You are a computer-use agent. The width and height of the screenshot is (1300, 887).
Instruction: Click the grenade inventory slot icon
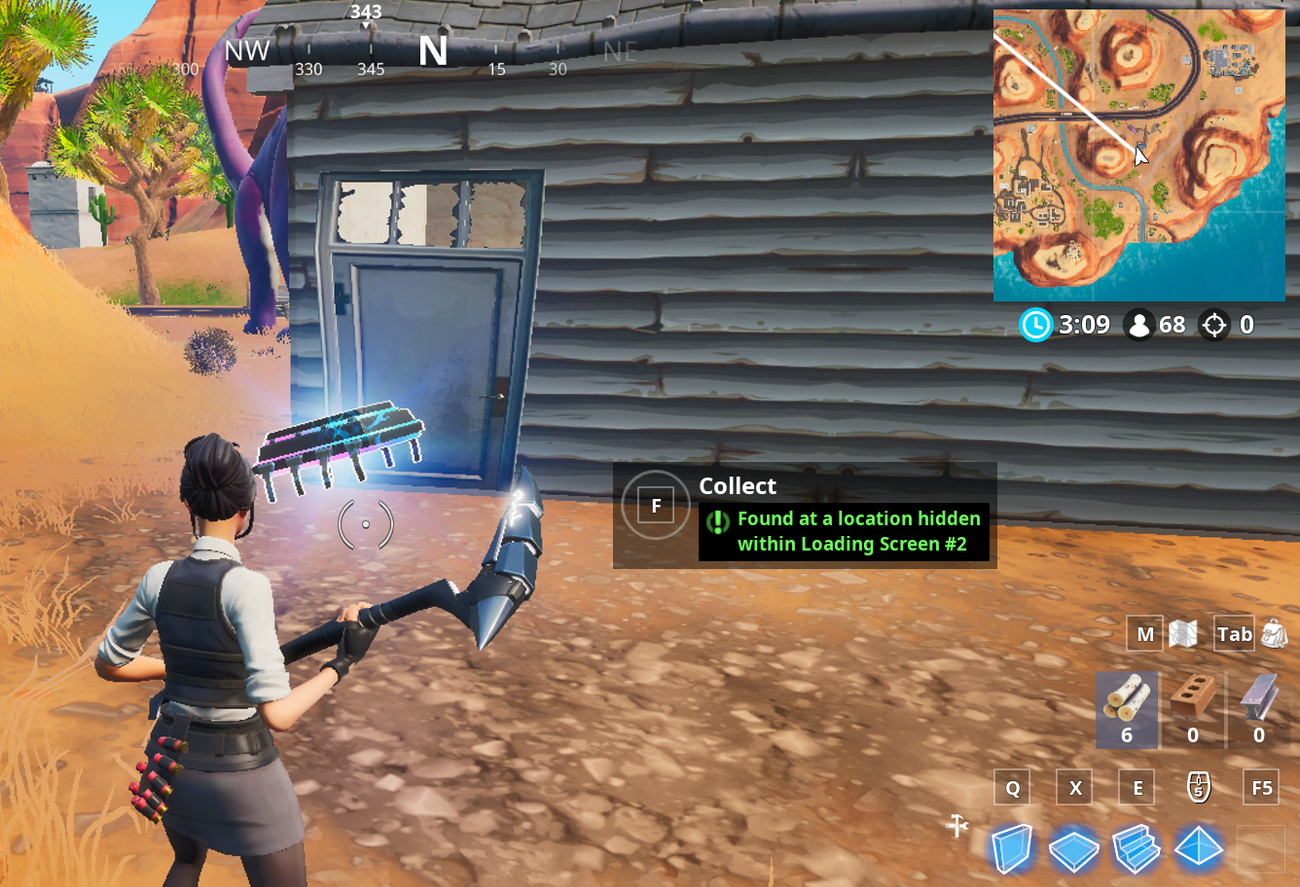[x=1198, y=787]
